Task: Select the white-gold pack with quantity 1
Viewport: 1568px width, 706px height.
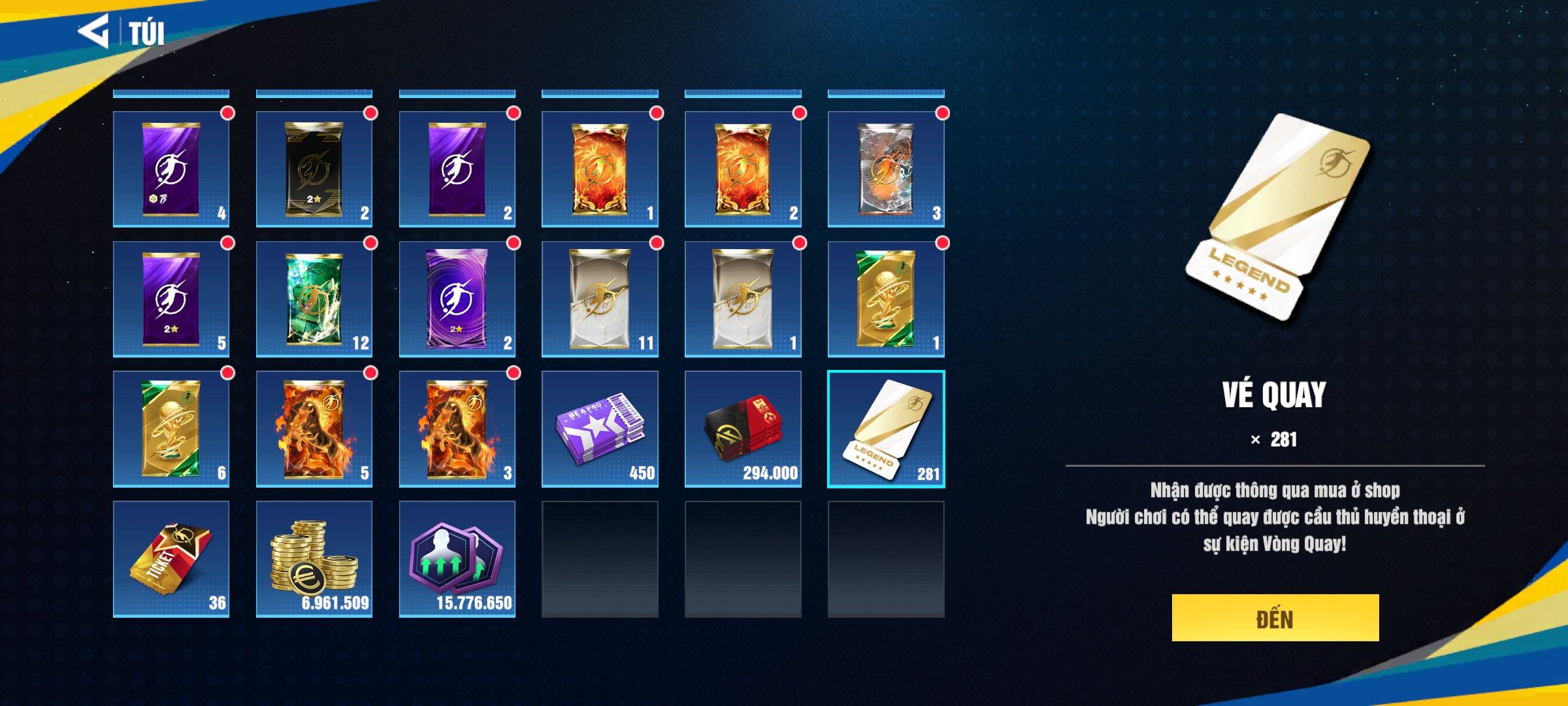Action: [x=742, y=299]
